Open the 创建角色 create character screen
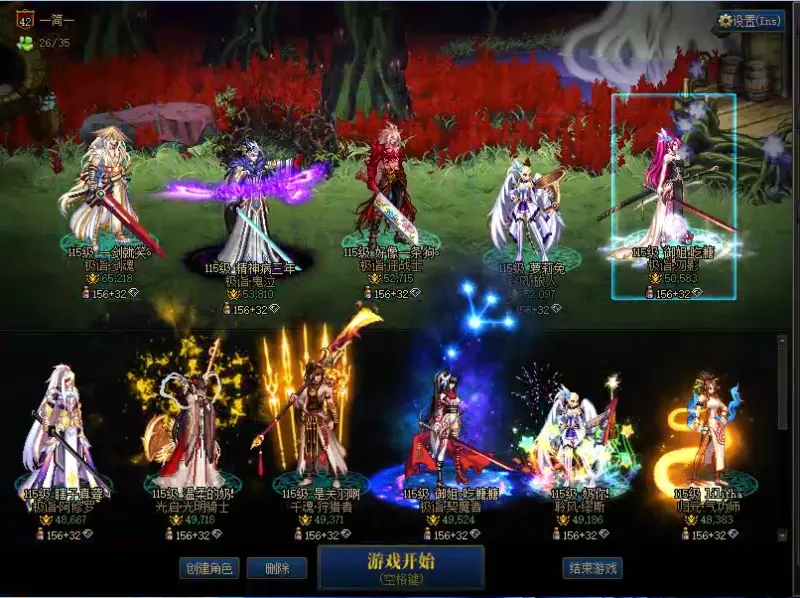This screenshot has height=598, width=800. (208, 569)
